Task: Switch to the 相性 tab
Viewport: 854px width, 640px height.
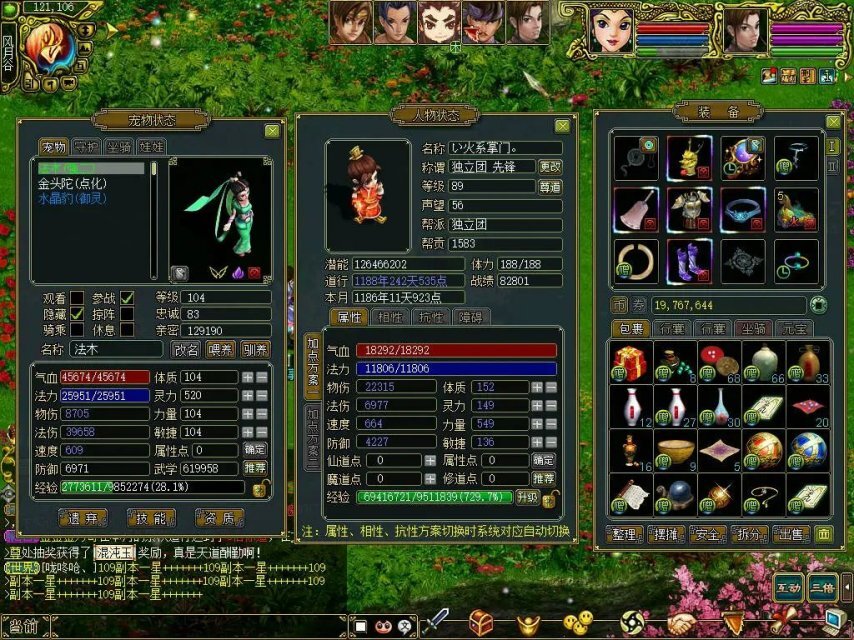Action: [387, 317]
